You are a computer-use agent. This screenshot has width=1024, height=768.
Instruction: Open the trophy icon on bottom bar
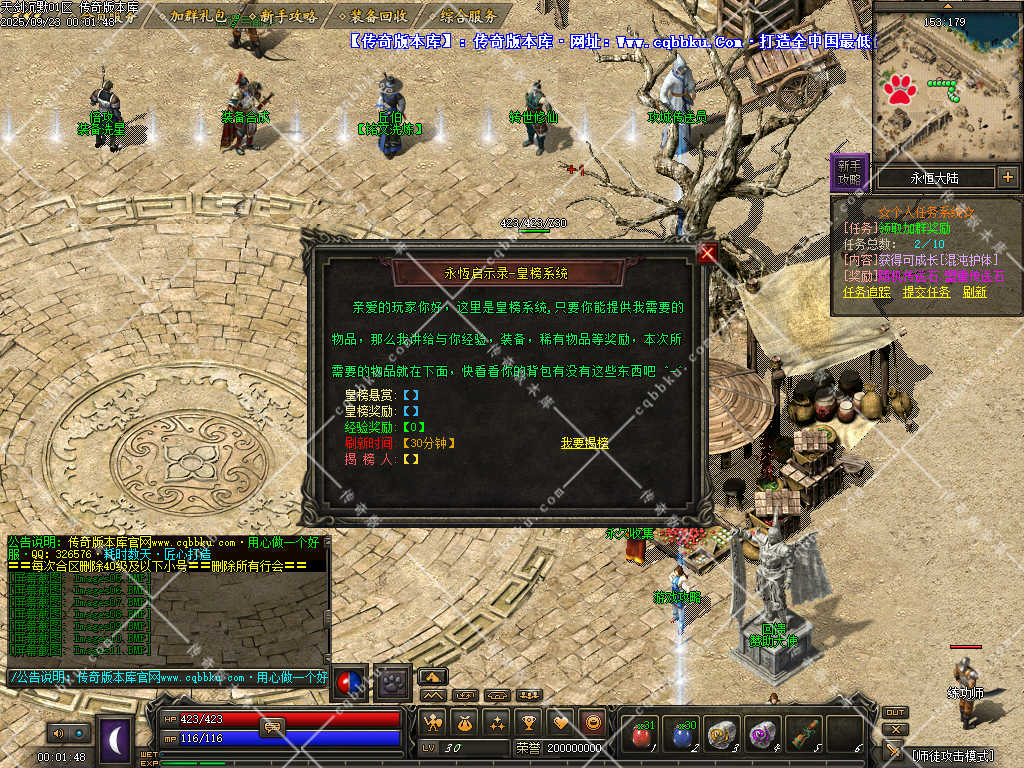[x=529, y=722]
